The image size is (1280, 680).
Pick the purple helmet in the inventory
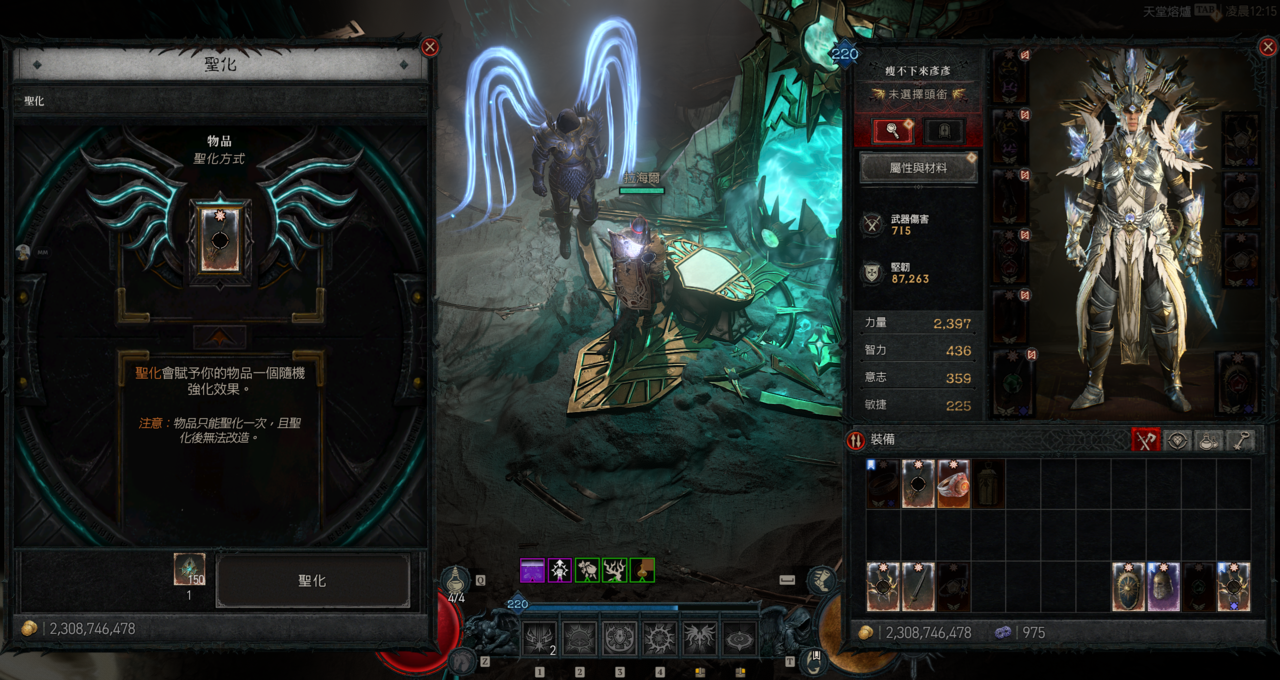pos(1163,587)
